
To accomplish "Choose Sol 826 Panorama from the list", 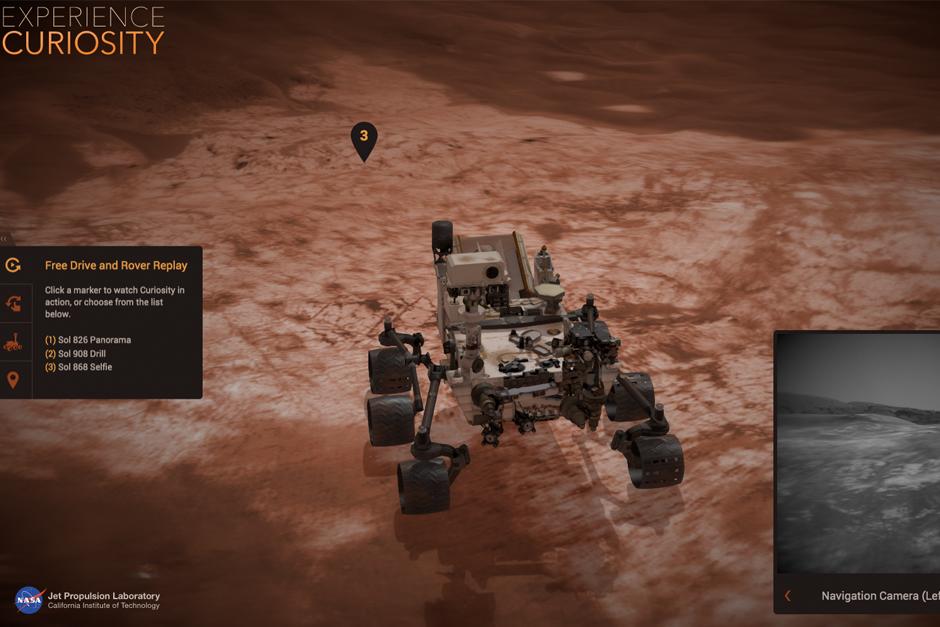I will 88,340.
